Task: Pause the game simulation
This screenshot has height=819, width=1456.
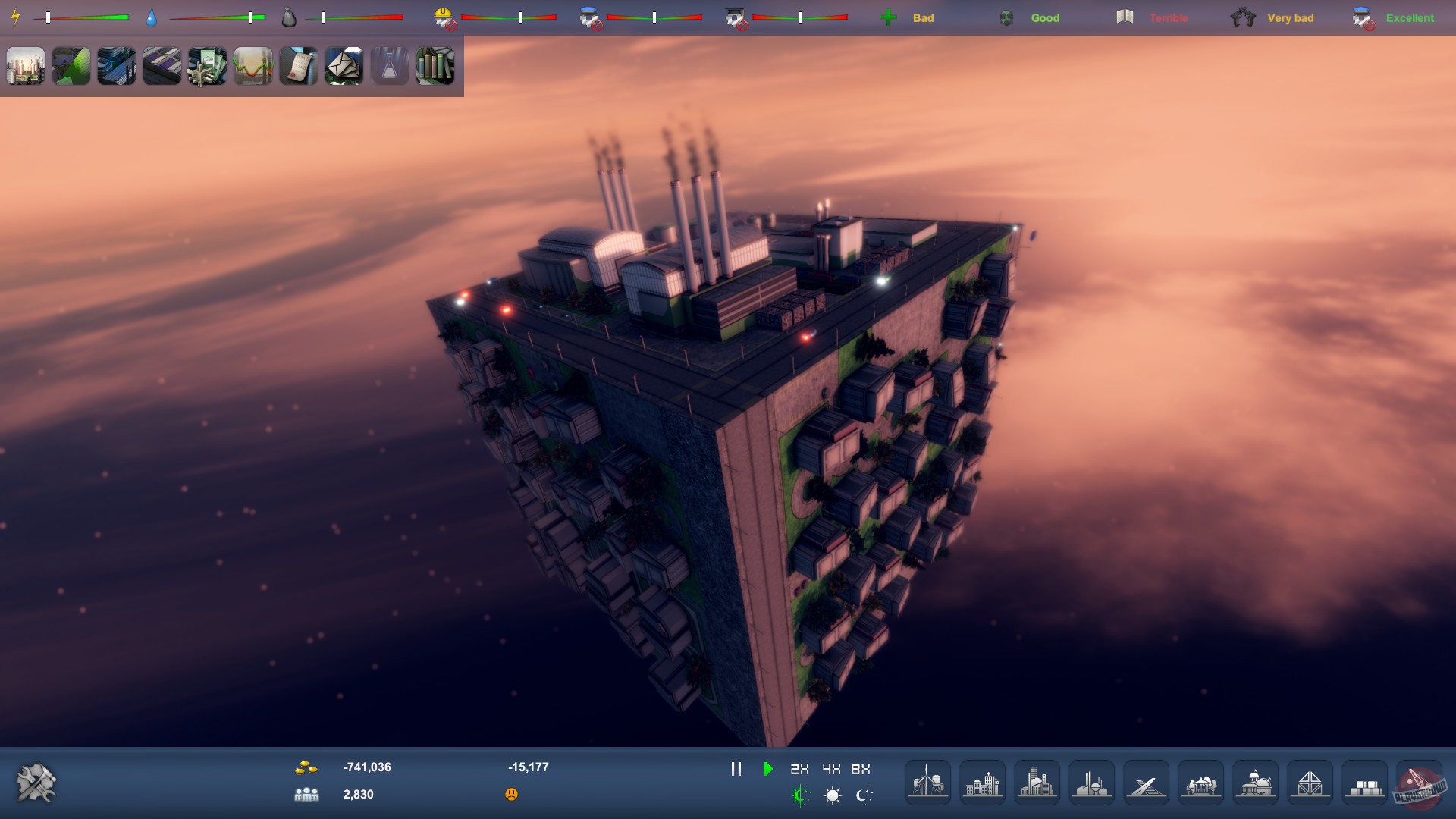Action: point(736,768)
